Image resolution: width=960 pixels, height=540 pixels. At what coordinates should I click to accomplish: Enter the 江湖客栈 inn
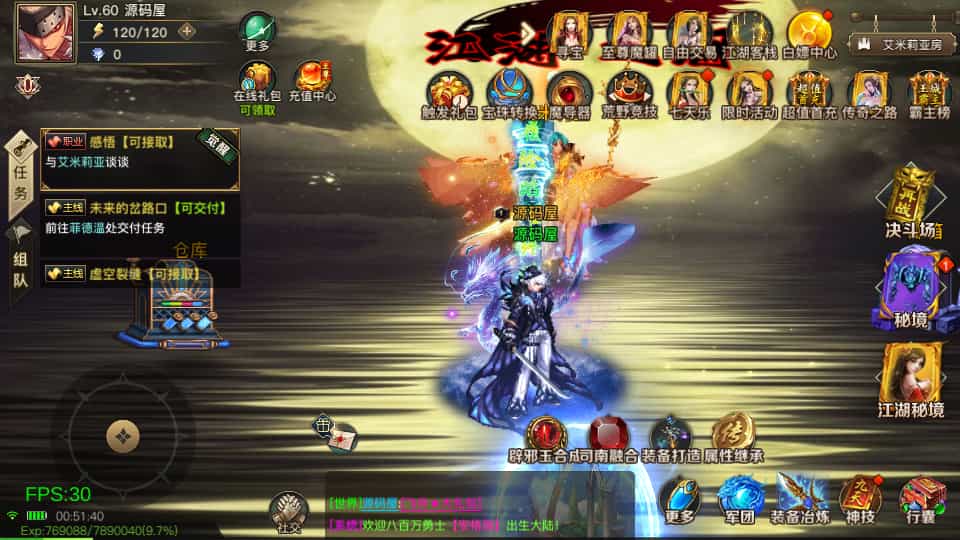pyautogui.click(x=750, y=32)
